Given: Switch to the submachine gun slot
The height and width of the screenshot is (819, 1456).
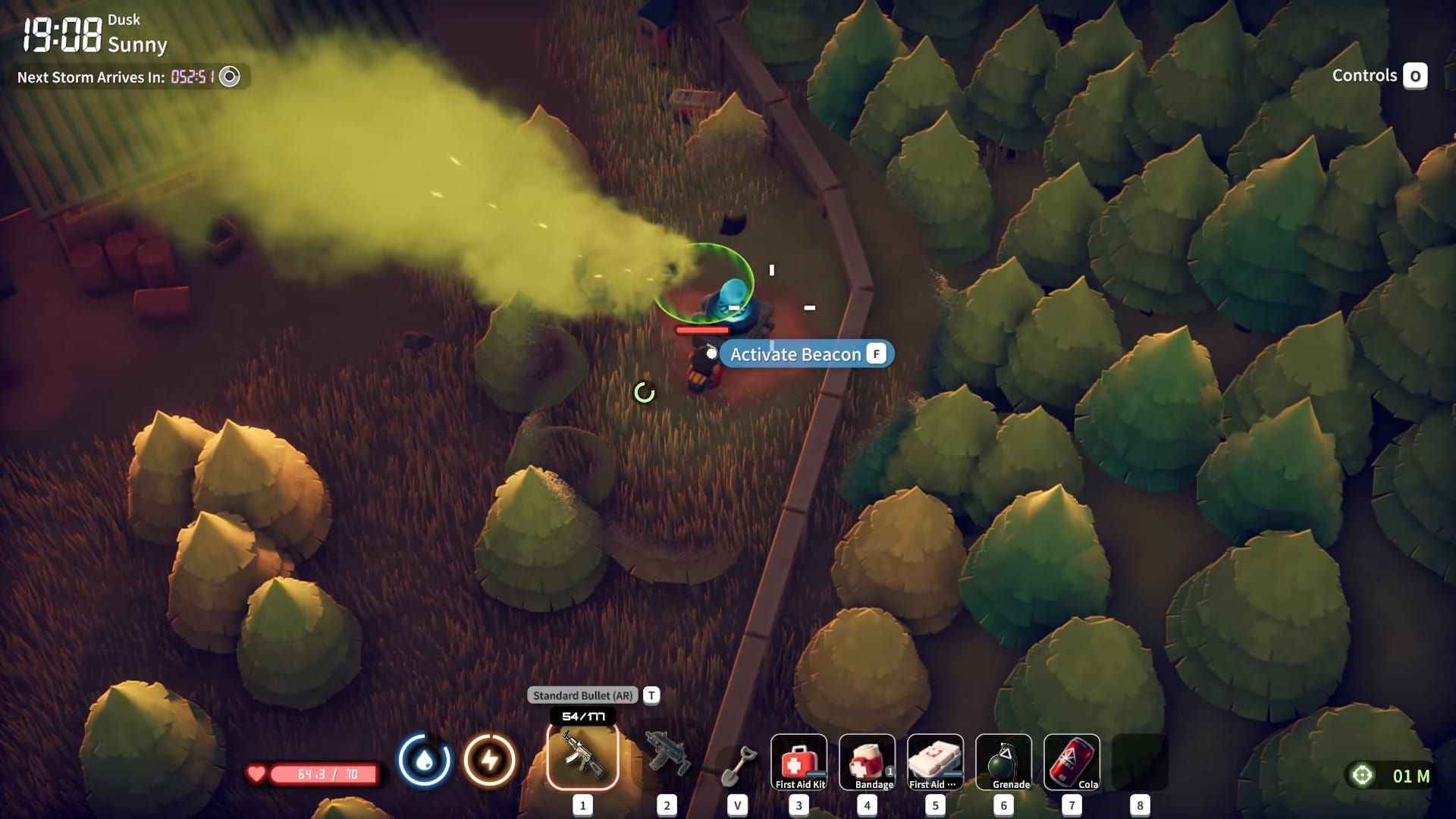Looking at the screenshot, I should click(667, 755).
